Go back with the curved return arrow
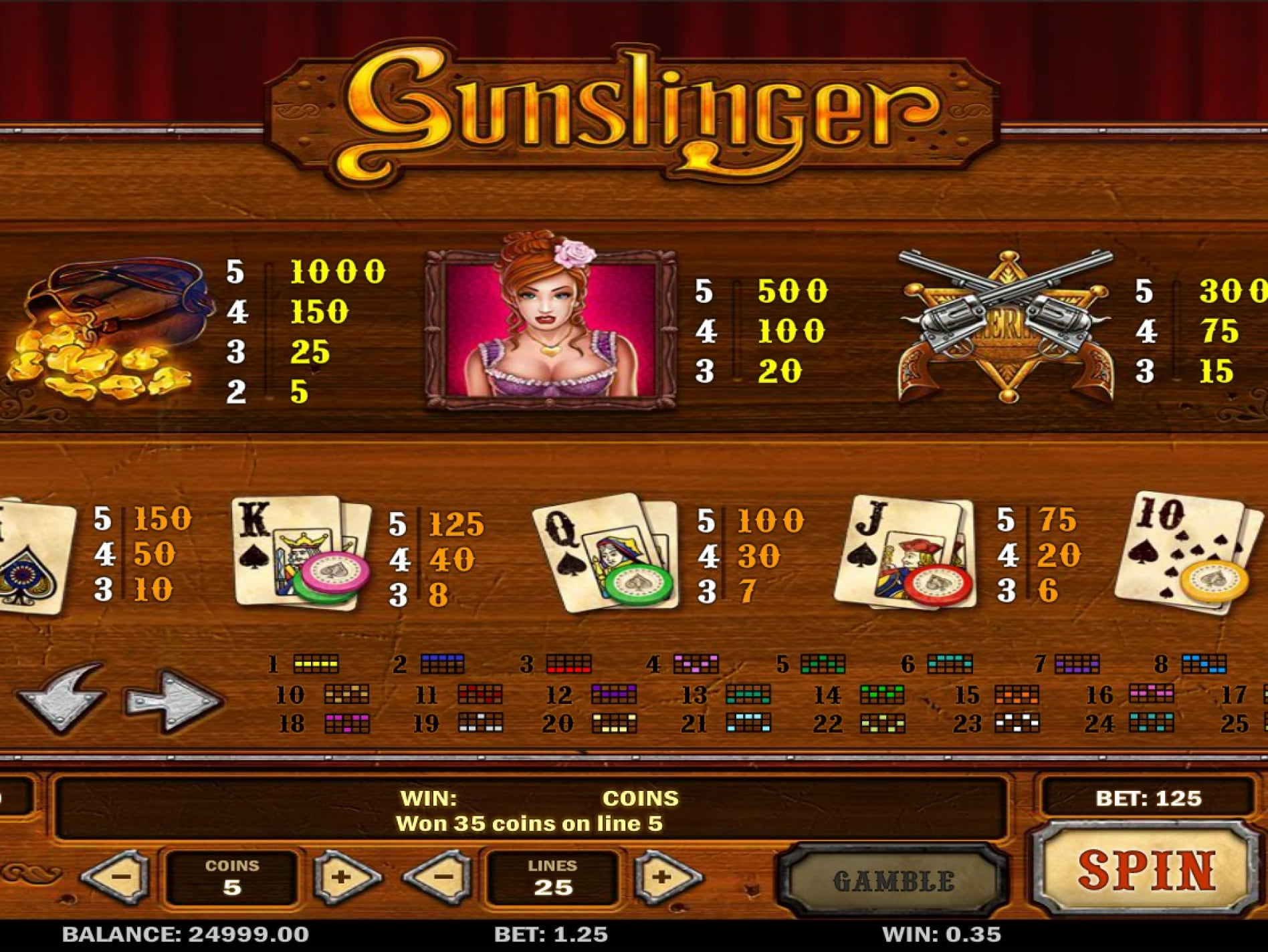The image size is (1268, 952). coord(62,697)
